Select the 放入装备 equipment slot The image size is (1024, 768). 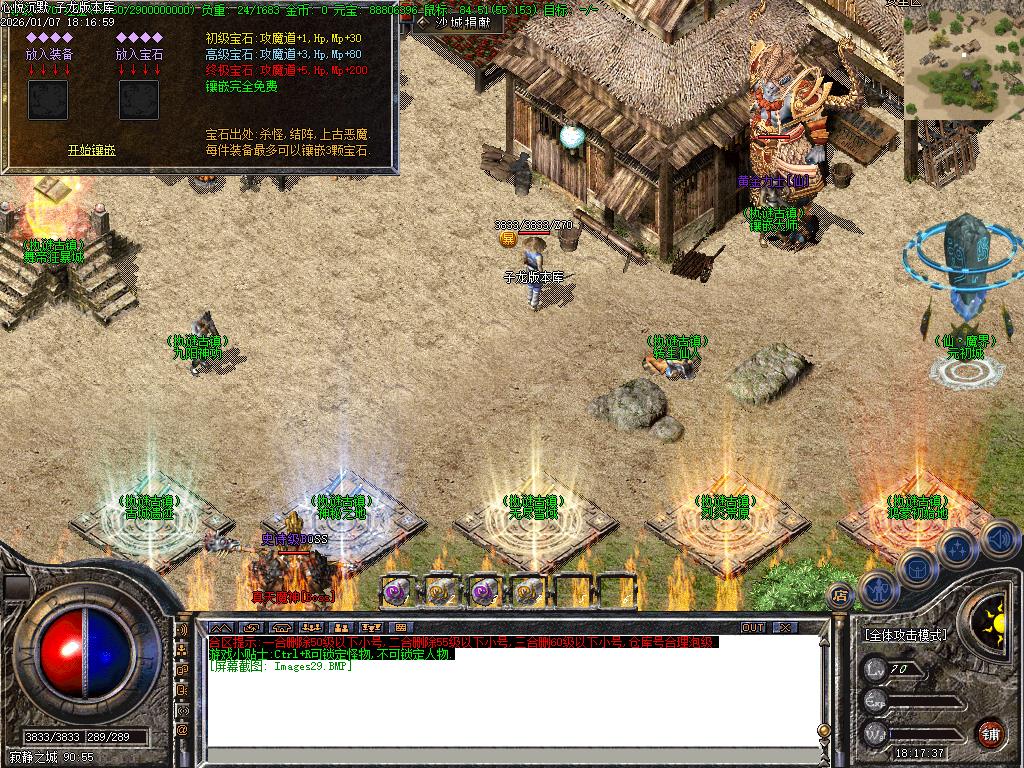48,100
